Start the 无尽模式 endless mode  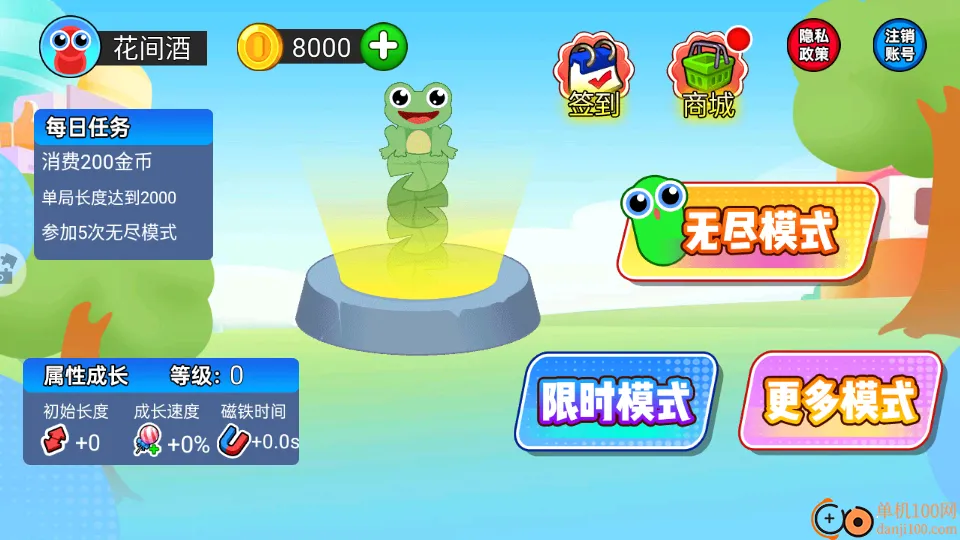750,232
